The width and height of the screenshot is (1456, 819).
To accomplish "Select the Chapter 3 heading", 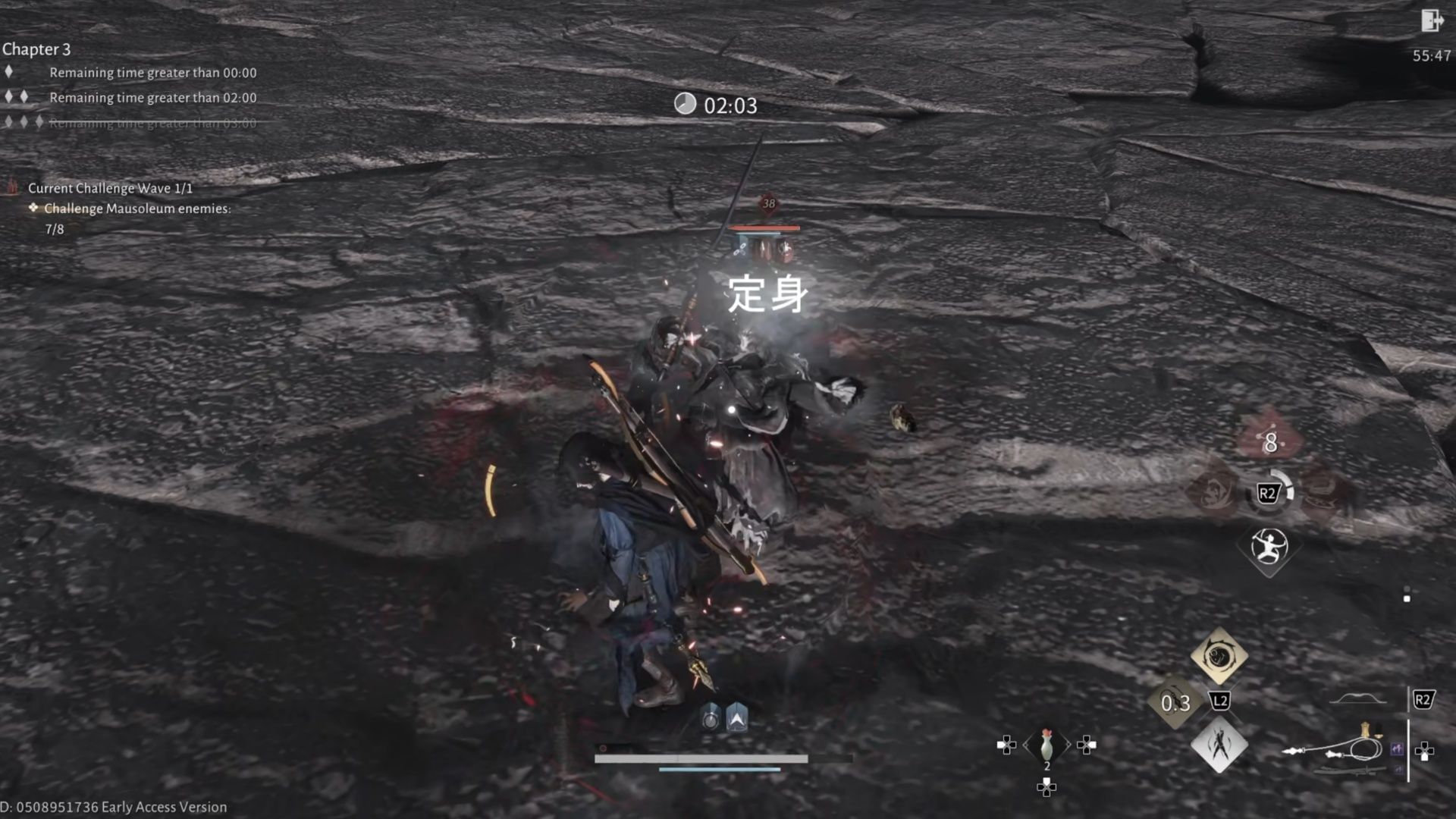I will [36, 49].
